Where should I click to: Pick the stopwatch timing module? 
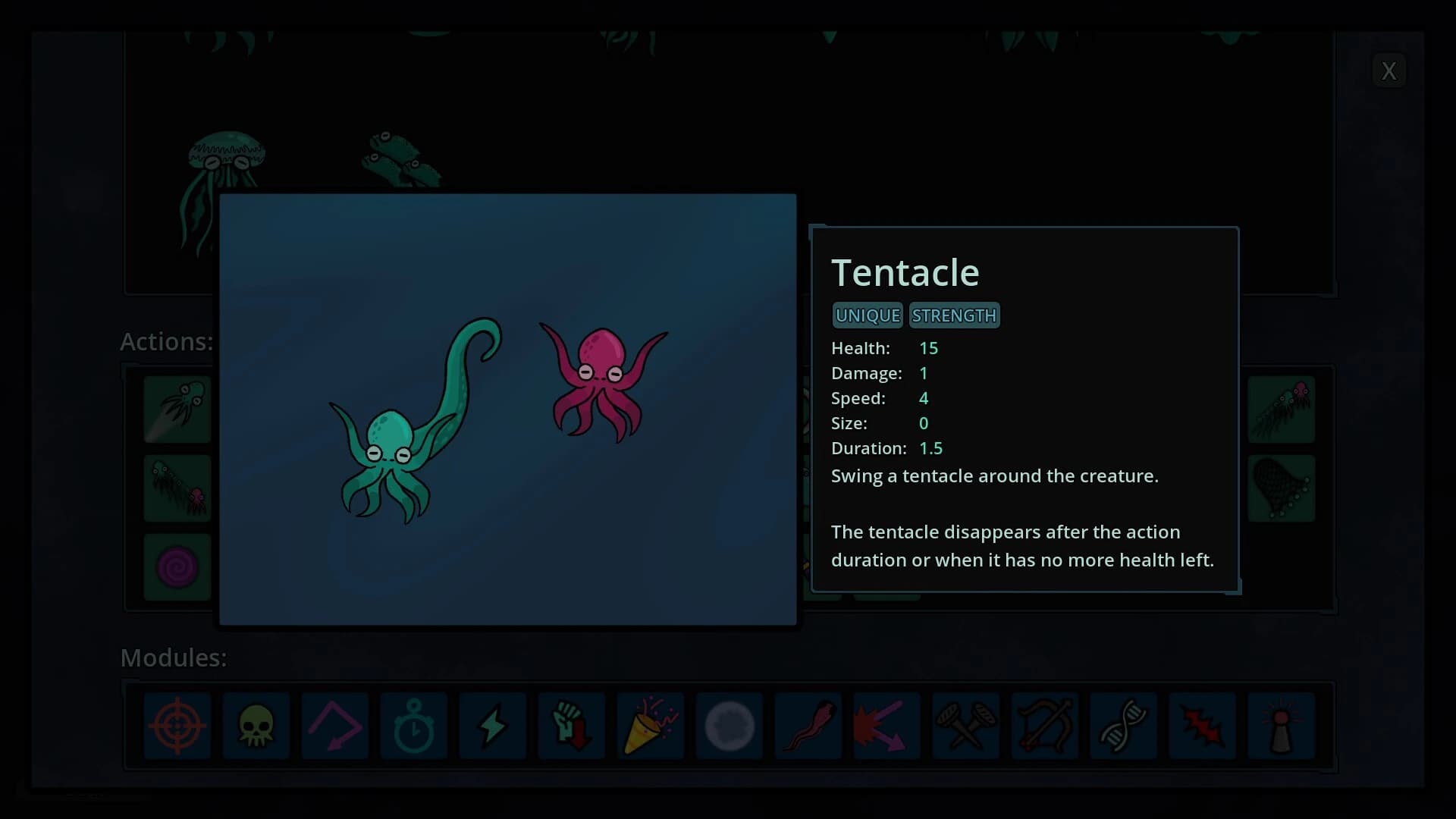[x=413, y=726]
